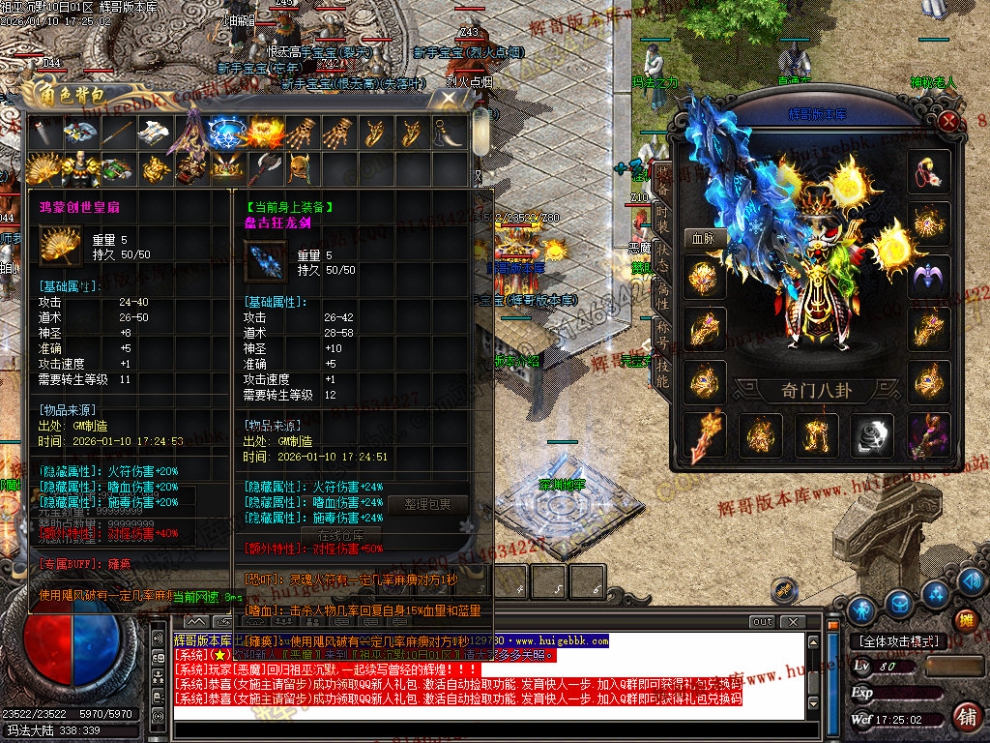Select the battle axe item slot
Image resolution: width=990 pixels, height=743 pixels.
pos(265,168)
